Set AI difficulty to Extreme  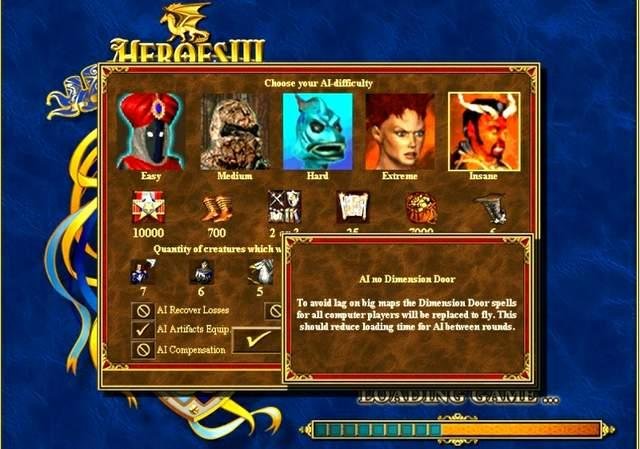pos(399,131)
